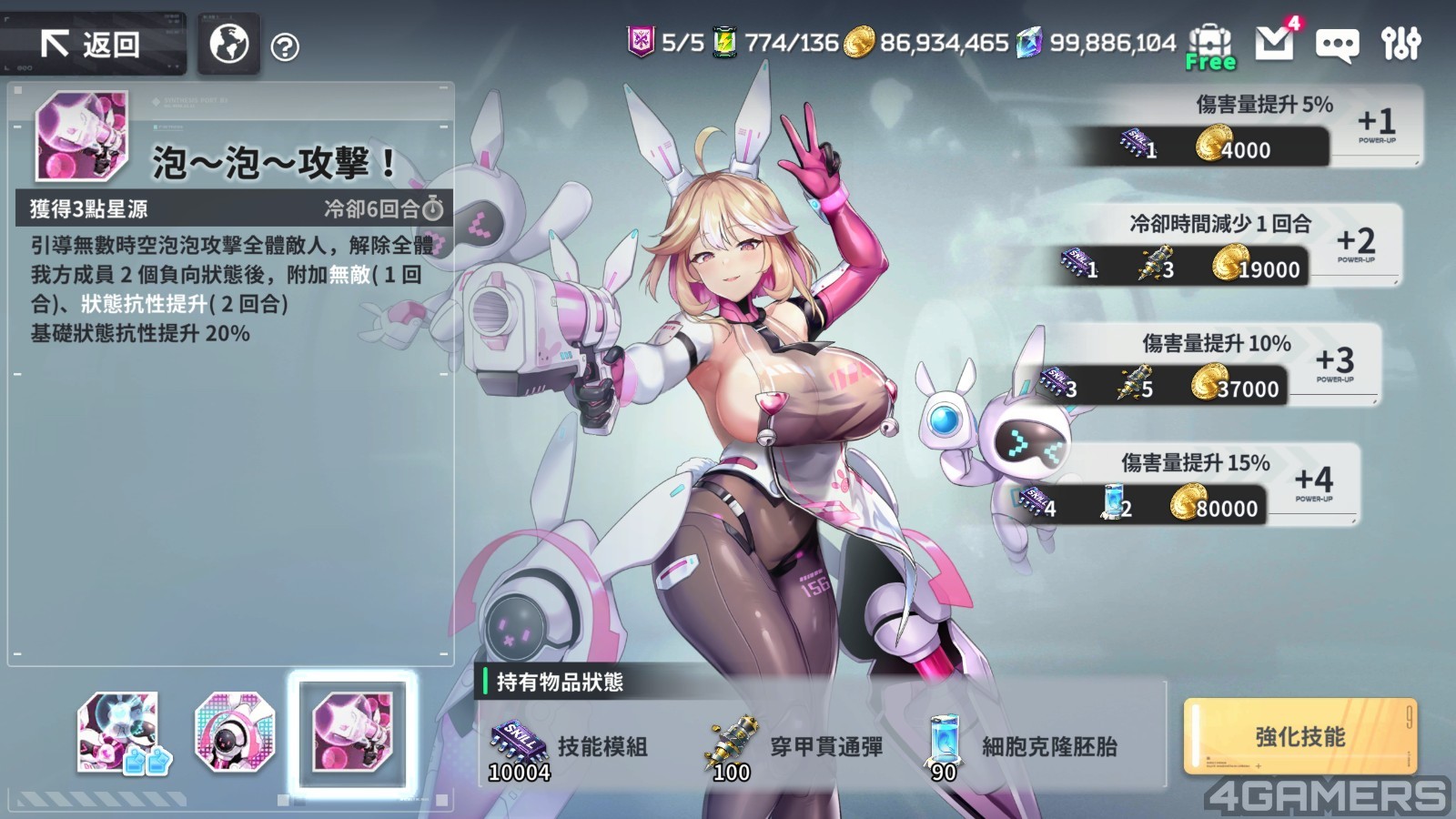This screenshot has height=819, width=1456.
Task: Select the hexagonal robot skill icon
Action: point(234,733)
